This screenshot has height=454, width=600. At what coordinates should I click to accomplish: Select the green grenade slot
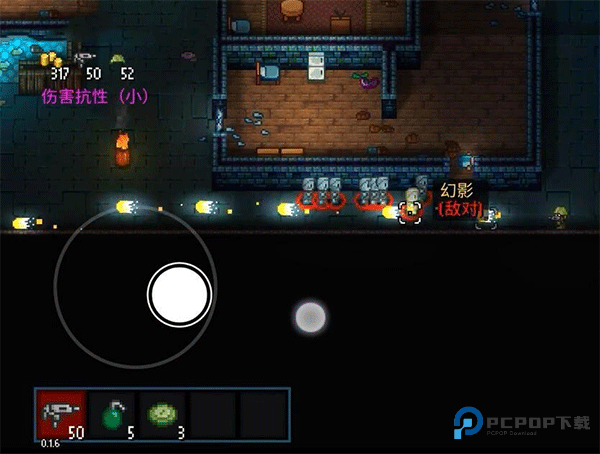pyautogui.click(x=111, y=415)
